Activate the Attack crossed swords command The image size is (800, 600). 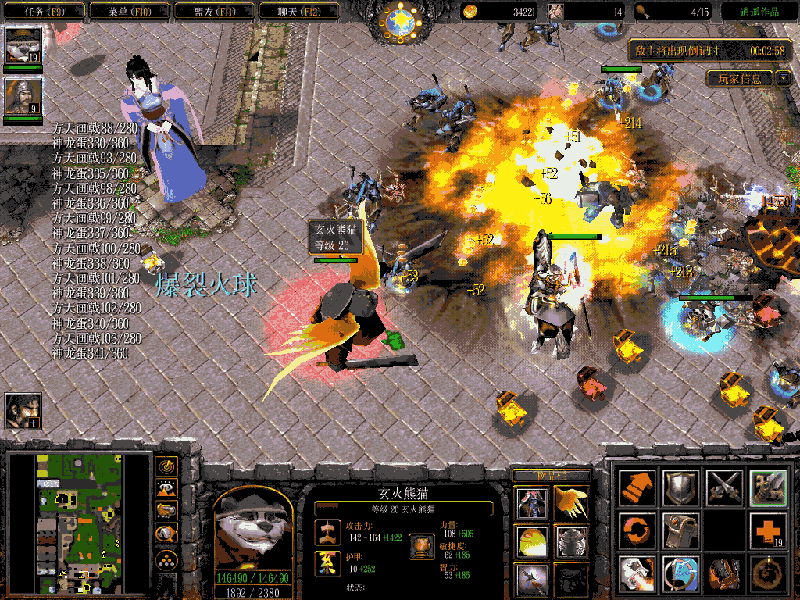tap(725, 487)
